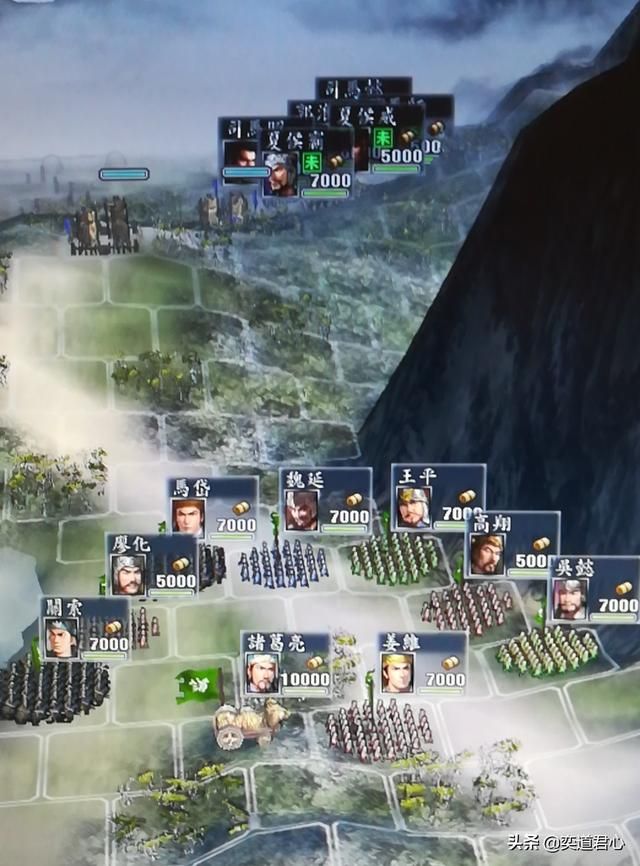This screenshot has height=866, width=640.
Task: Select Wu Yi's unit card
Action: [x=593, y=590]
